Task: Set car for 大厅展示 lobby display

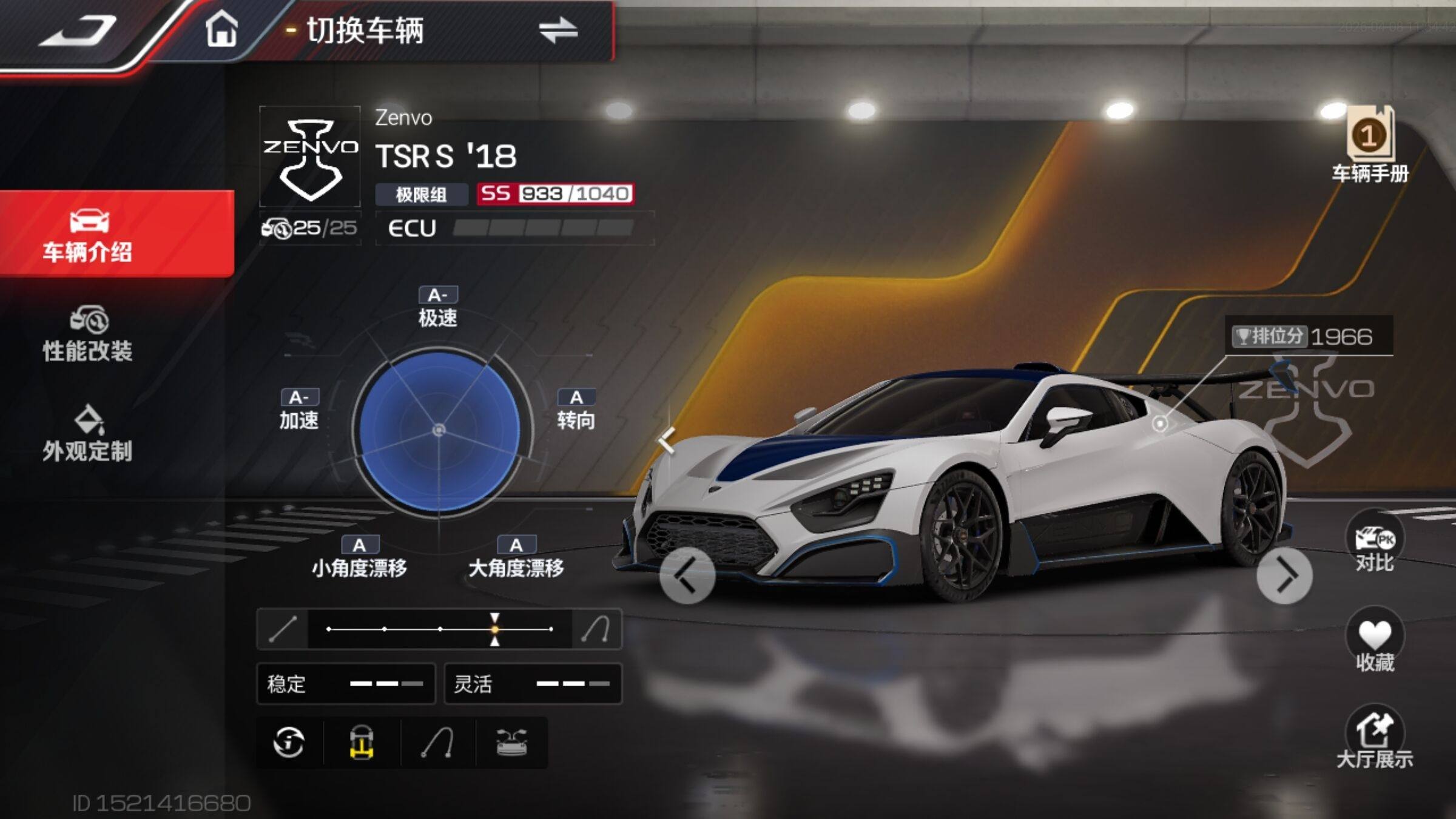Action: (x=1374, y=739)
